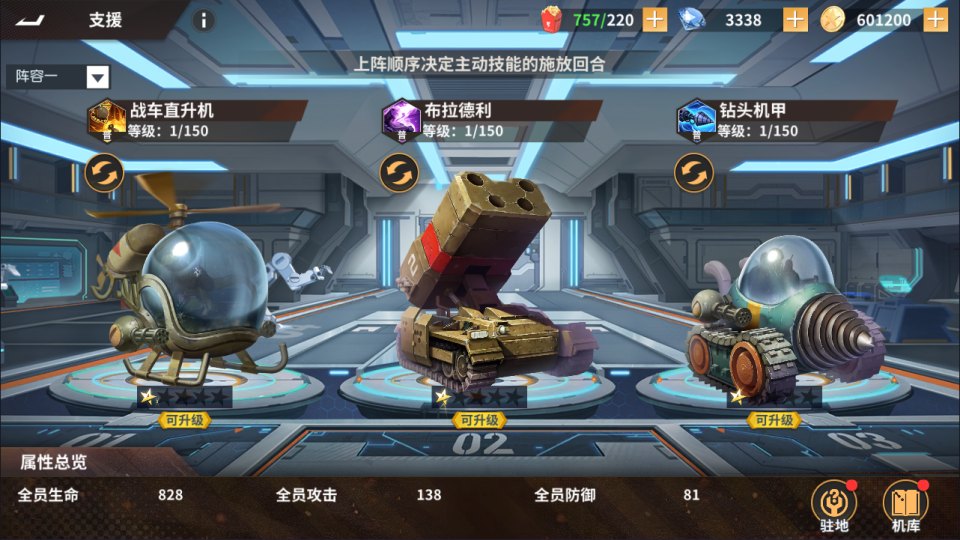This screenshot has height=540, width=960.
Task: Upgrade the drill mecha via 可升级 tag
Action: point(775,420)
